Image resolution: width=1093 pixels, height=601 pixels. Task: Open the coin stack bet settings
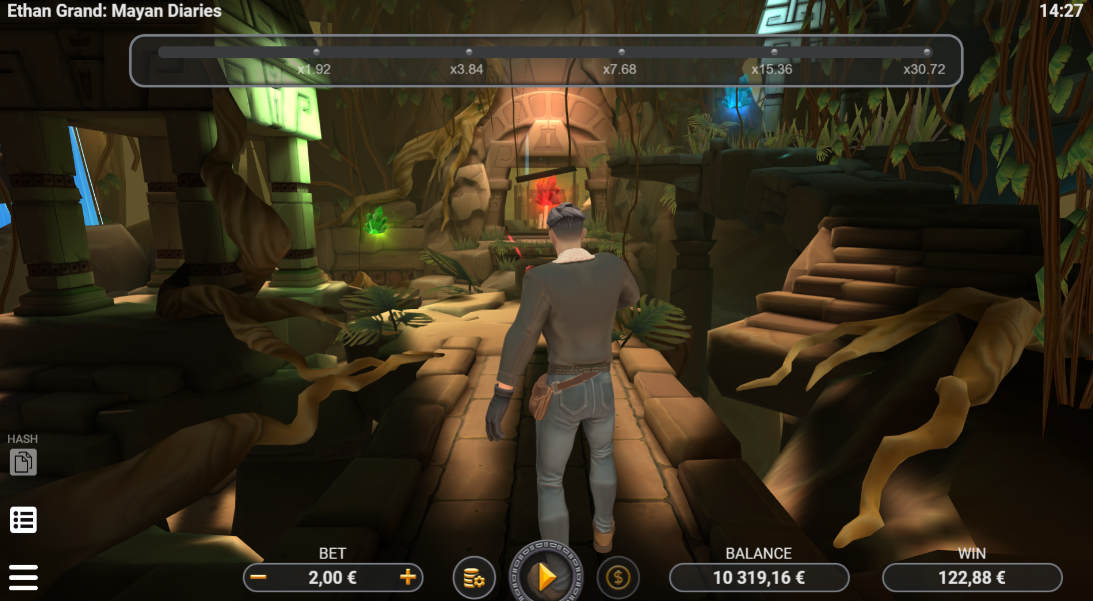[x=474, y=577]
